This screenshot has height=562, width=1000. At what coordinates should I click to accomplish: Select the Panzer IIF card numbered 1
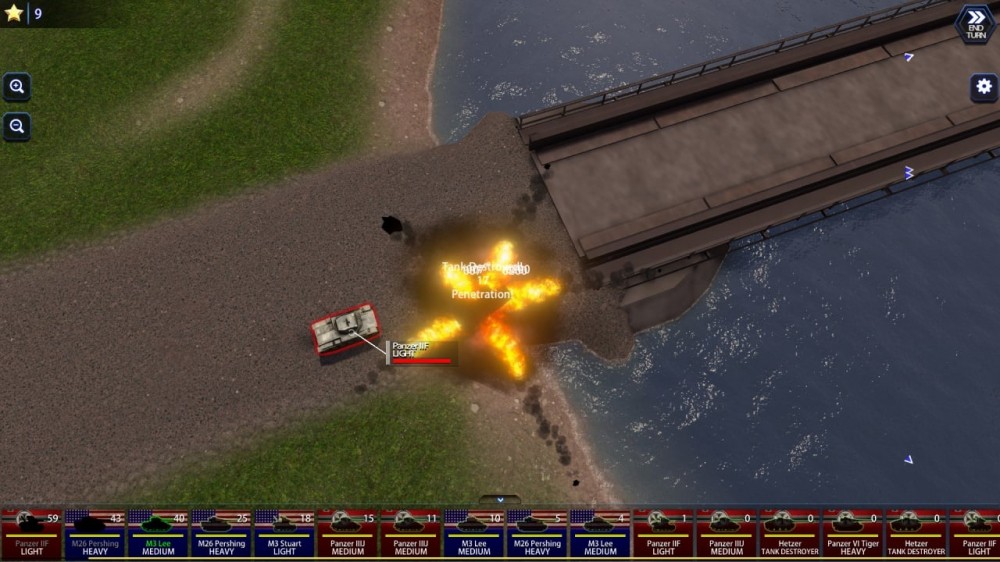coord(663,534)
